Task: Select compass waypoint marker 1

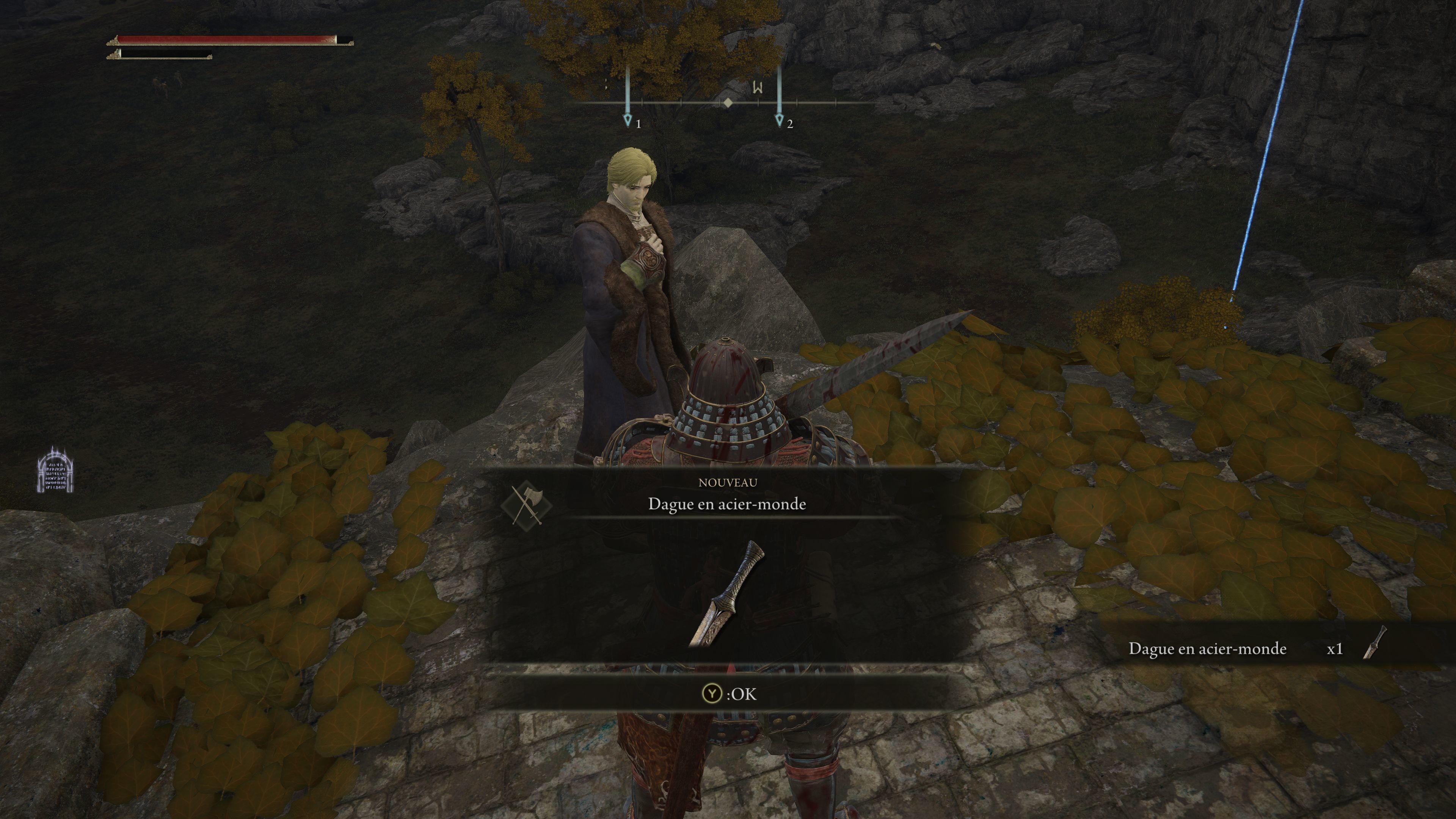Action: (628, 119)
